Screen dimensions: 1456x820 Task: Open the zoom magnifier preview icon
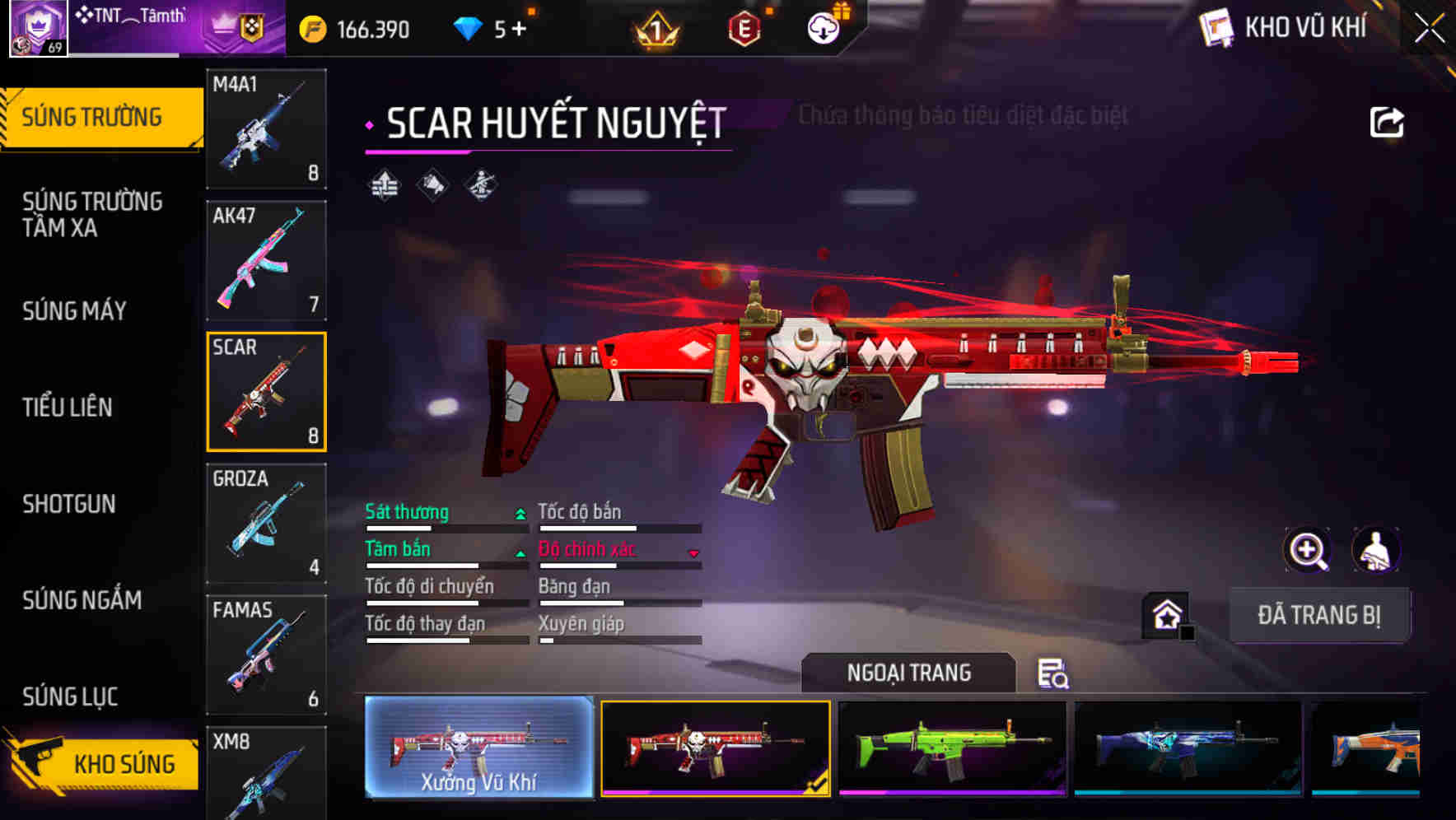click(1306, 550)
